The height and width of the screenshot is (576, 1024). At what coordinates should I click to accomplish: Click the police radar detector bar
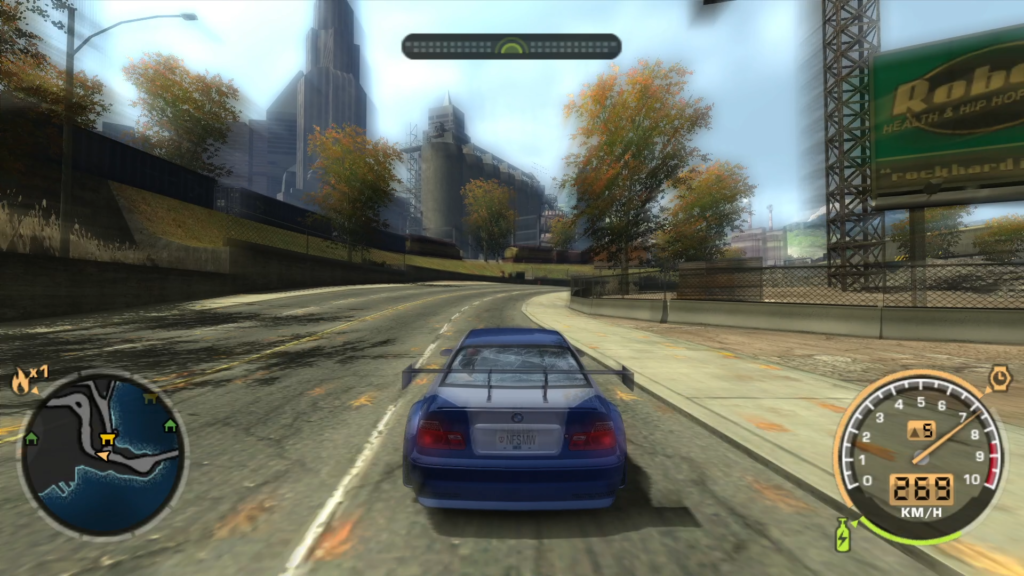coord(511,46)
